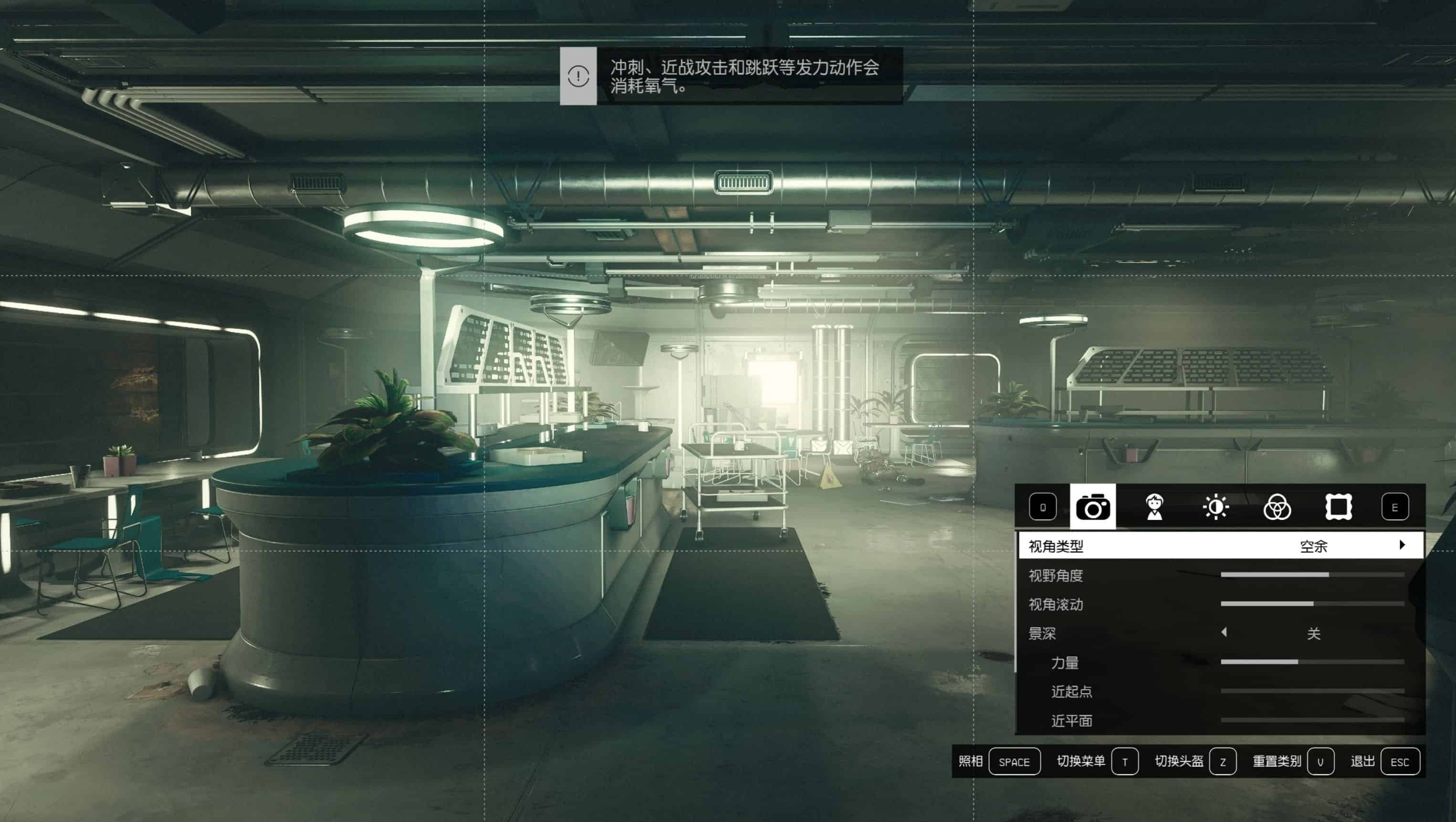
Task: Toggle the helmet with 切换头盔
Action: (1223, 762)
